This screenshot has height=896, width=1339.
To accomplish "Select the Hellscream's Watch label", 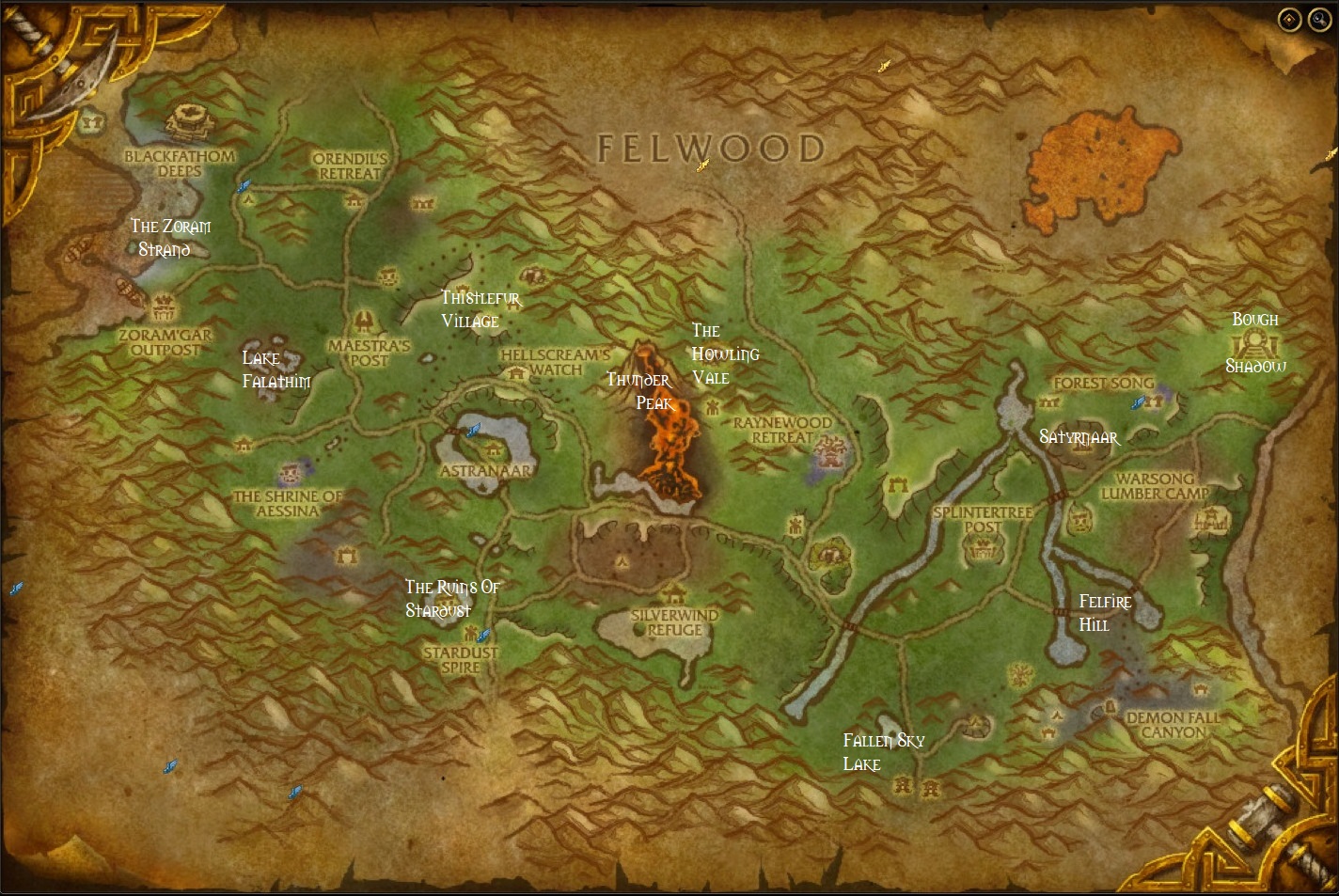I will (x=556, y=362).
